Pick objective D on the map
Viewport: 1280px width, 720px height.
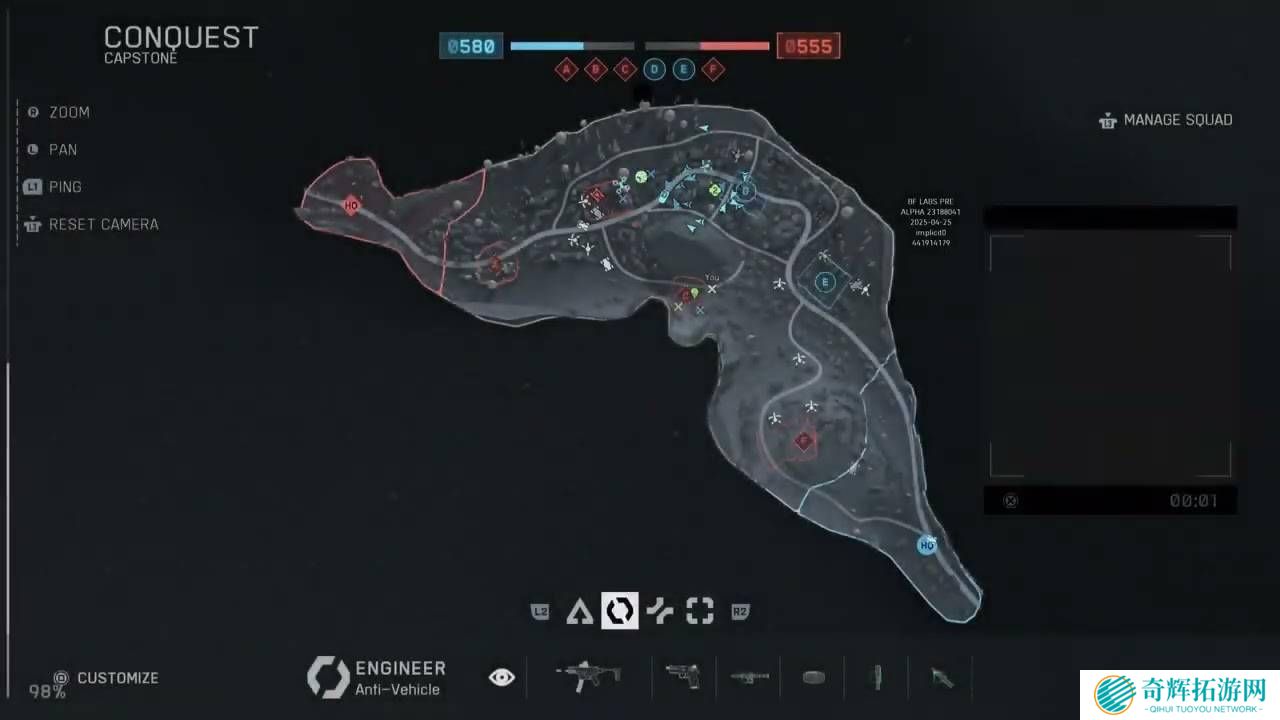coord(745,191)
